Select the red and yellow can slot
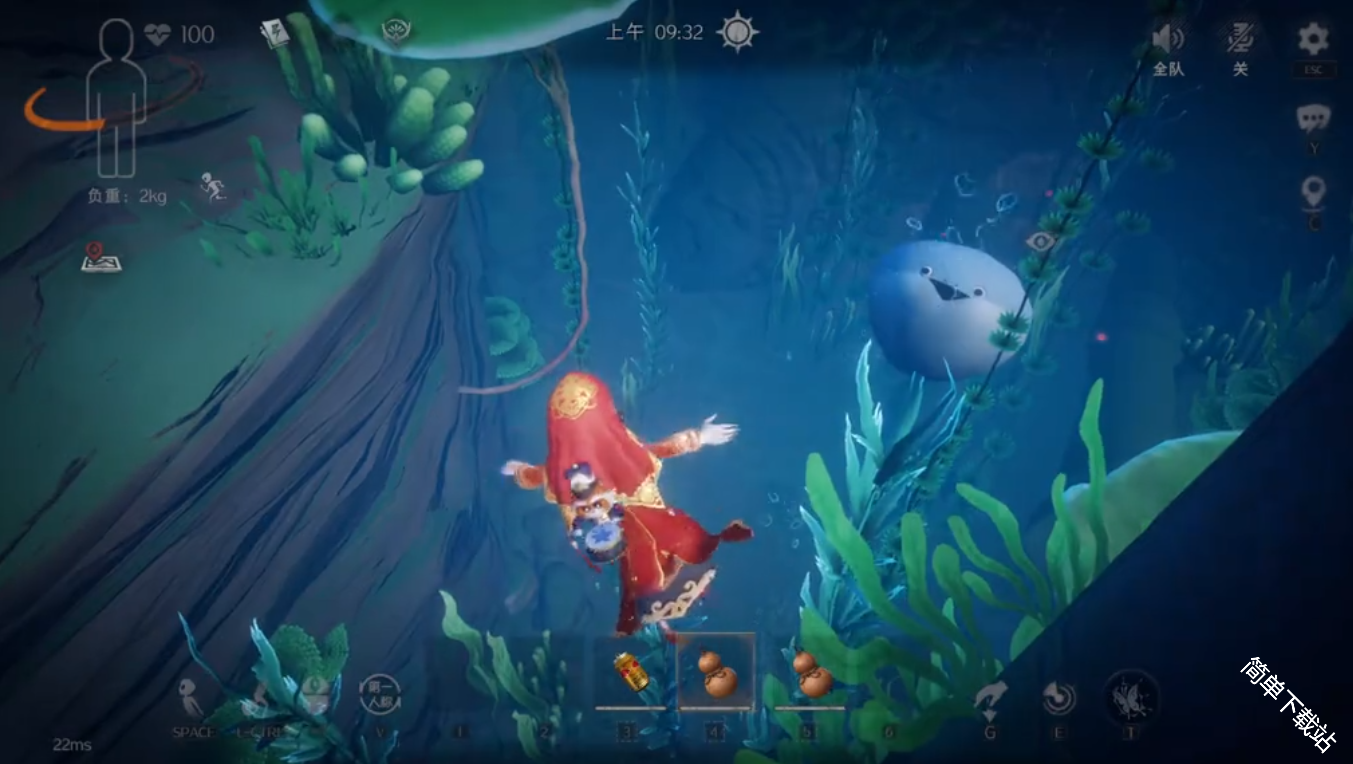 pyautogui.click(x=630, y=672)
